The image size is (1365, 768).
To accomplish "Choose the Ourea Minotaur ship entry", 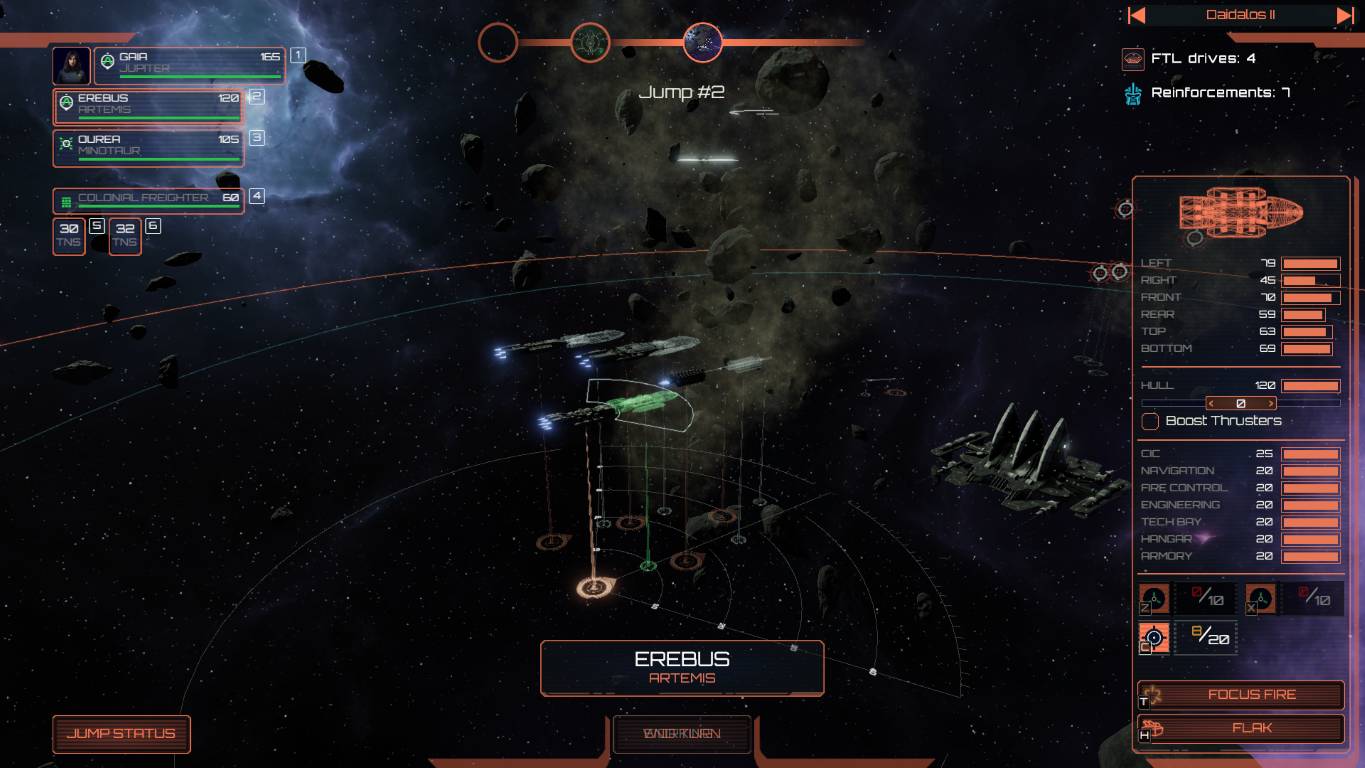I will 148,147.
